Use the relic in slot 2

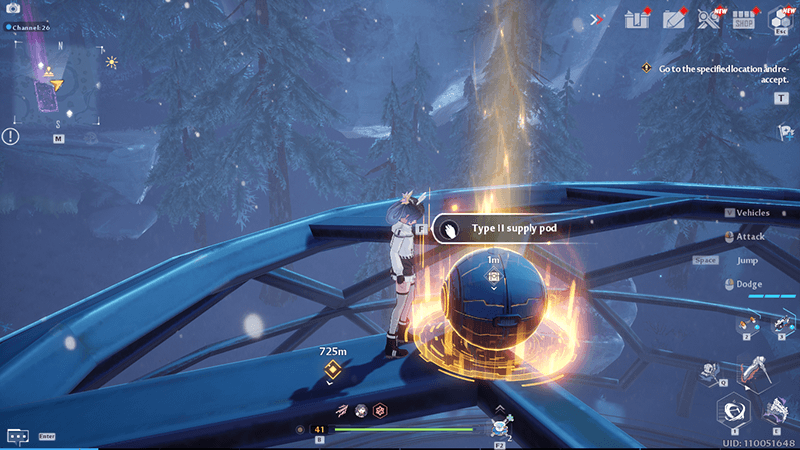[746, 324]
